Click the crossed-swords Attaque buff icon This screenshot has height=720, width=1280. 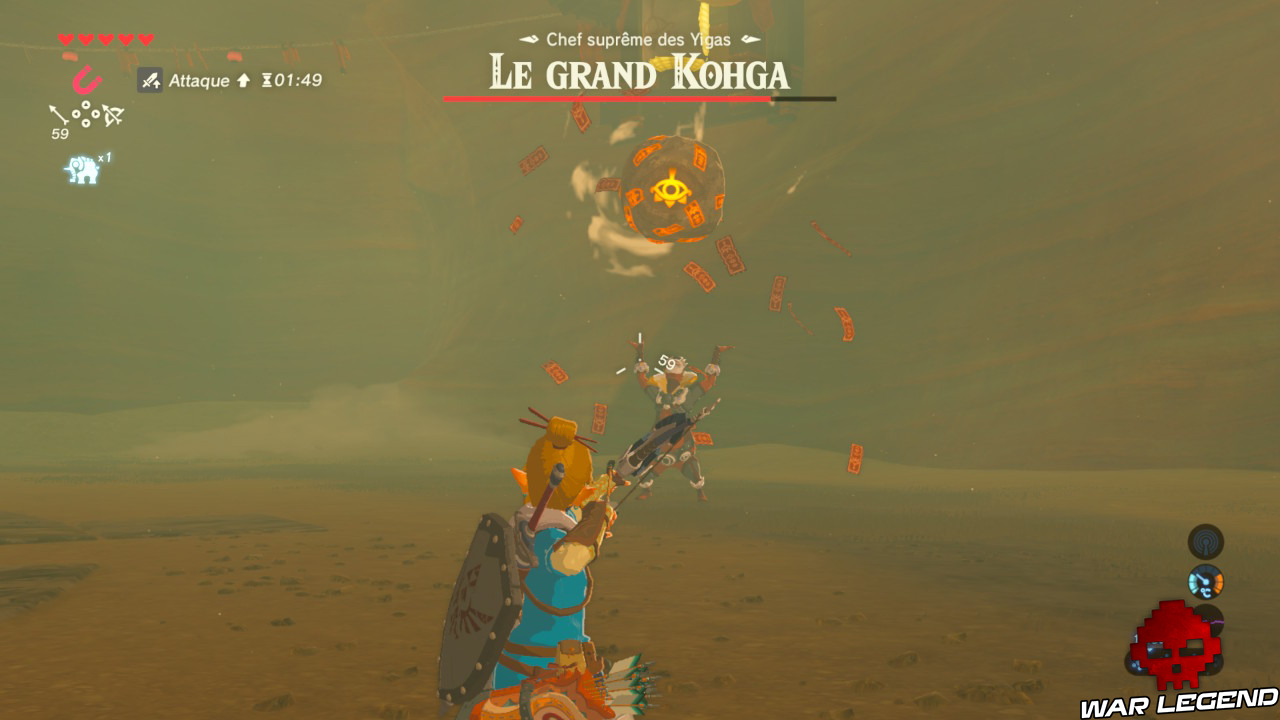tap(150, 80)
